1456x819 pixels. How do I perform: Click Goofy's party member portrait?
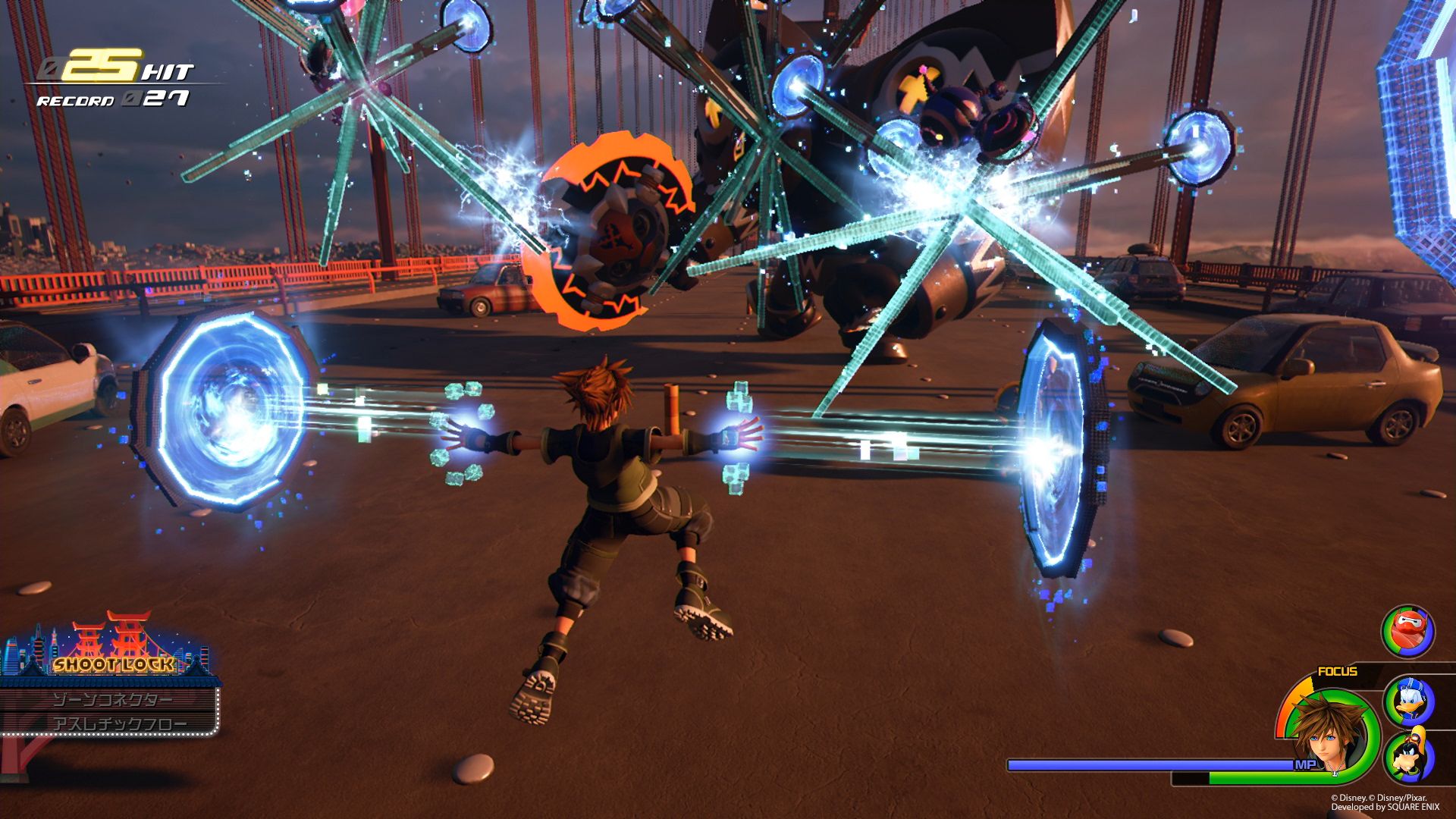1408,755
